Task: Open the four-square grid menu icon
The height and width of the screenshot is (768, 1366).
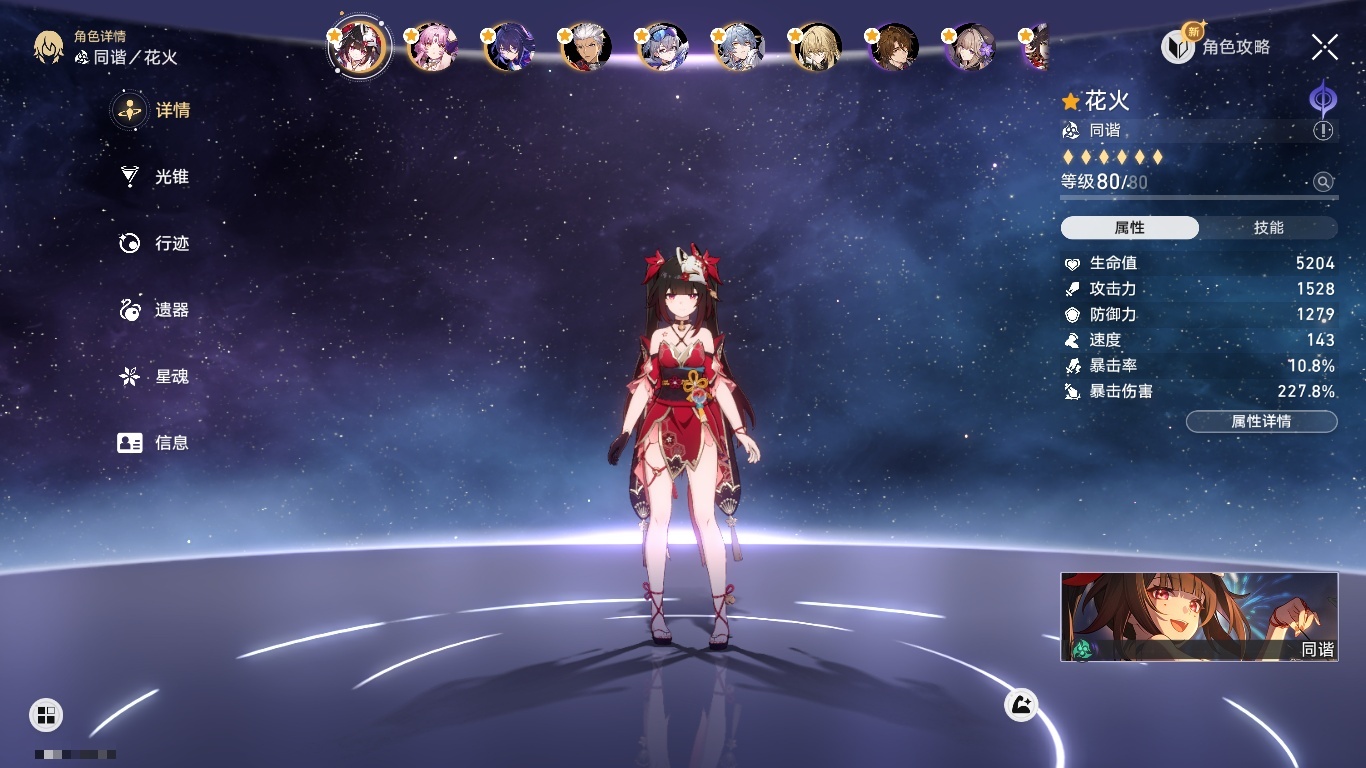Action: click(x=46, y=715)
